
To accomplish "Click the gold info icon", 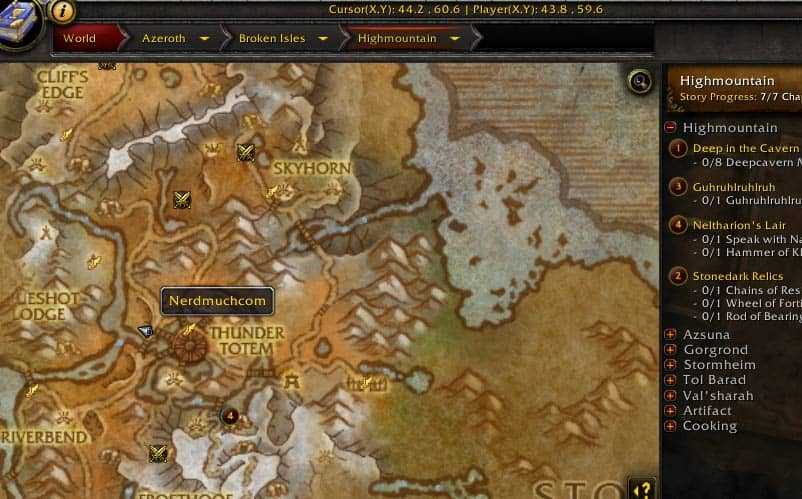I will point(62,11).
